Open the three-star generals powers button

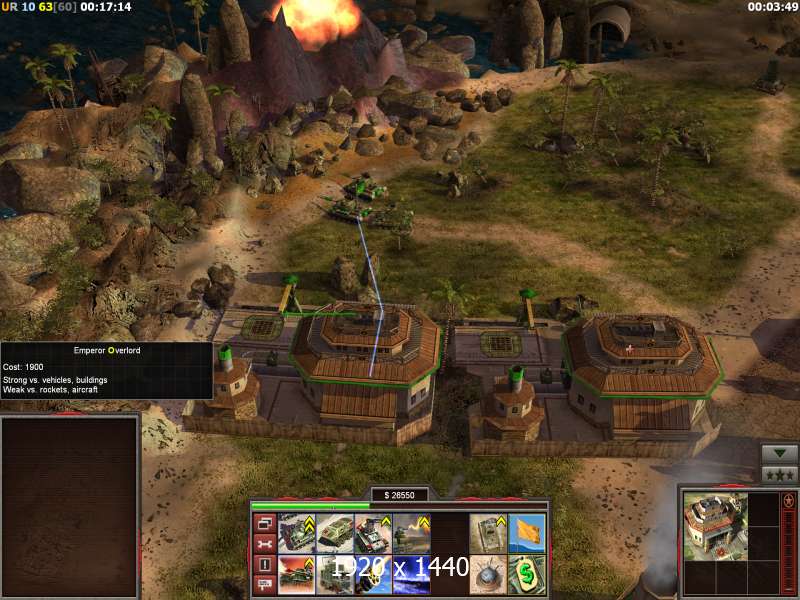pos(779,474)
